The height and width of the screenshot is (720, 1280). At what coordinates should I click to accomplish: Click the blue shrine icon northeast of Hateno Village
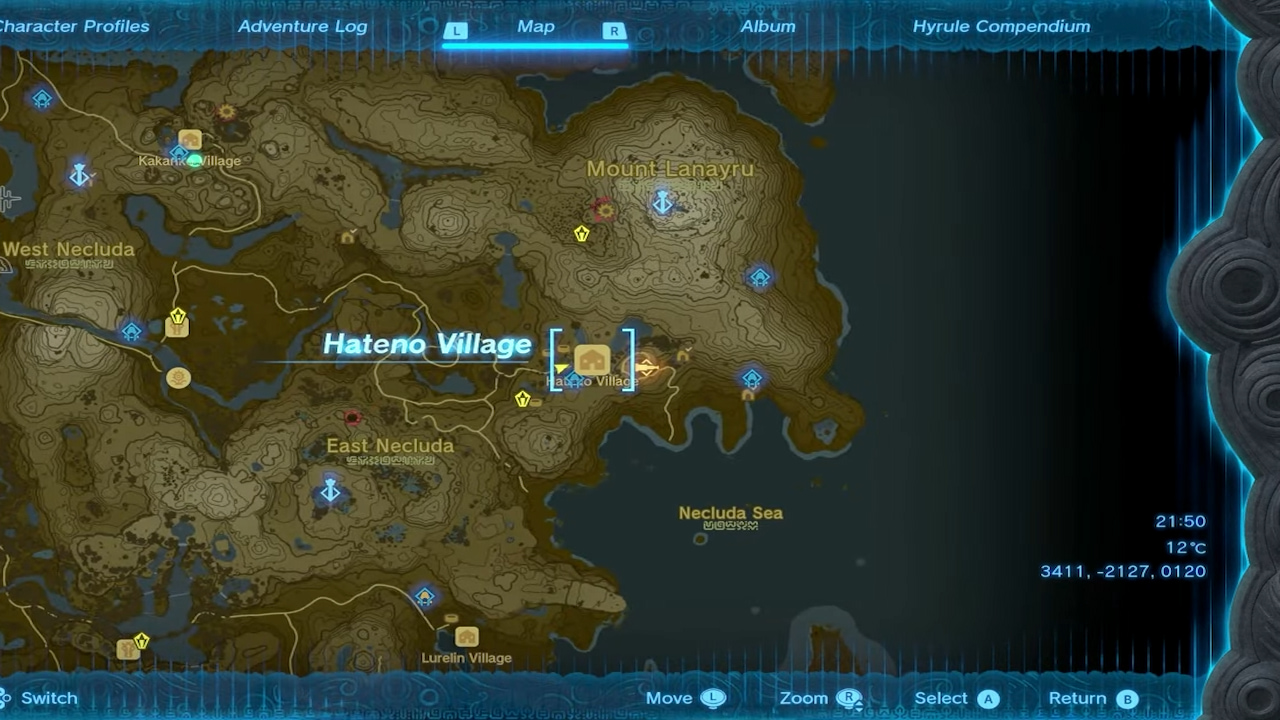(x=760, y=278)
